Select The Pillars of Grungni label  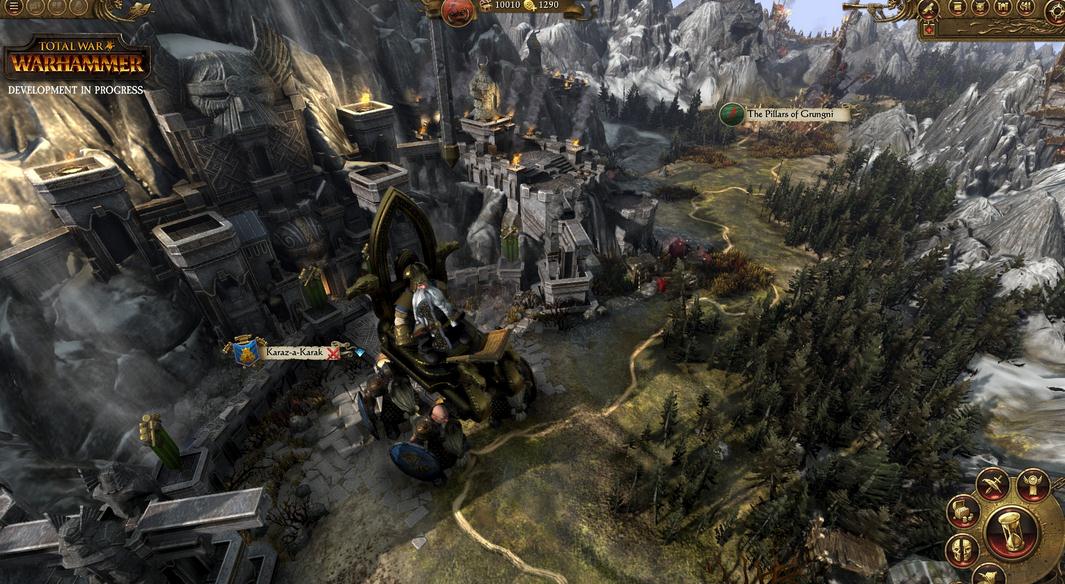(x=796, y=115)
